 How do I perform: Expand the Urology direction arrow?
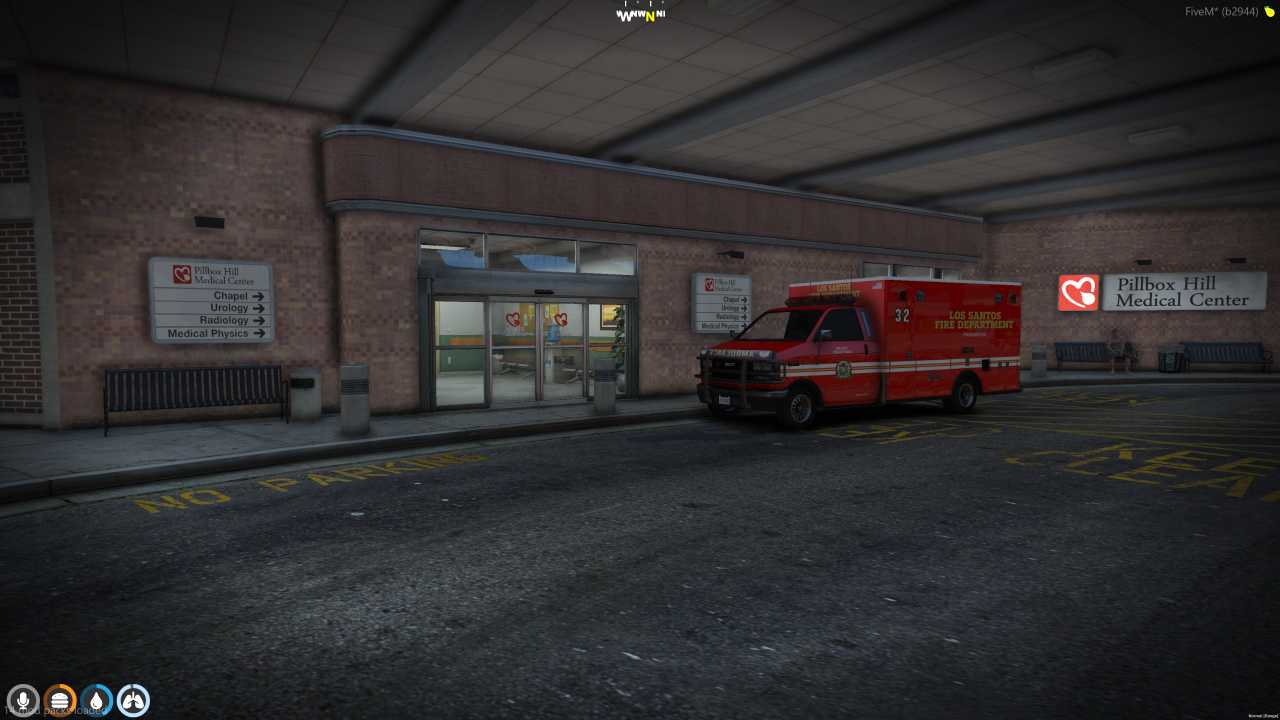point(258,308)
